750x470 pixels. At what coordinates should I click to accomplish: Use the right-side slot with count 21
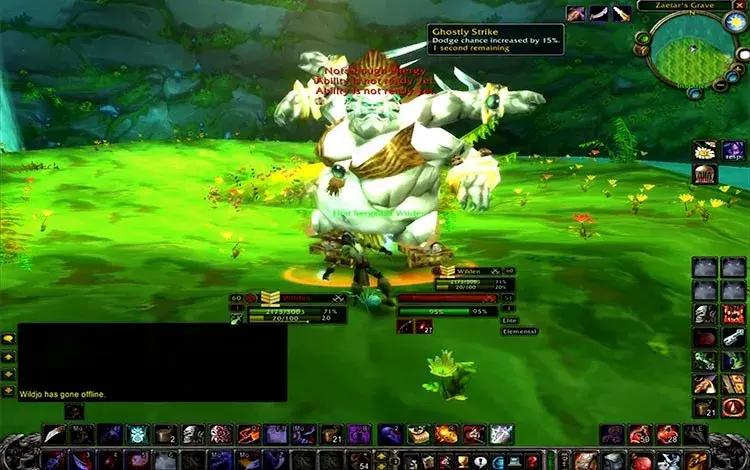pos(705,408)
